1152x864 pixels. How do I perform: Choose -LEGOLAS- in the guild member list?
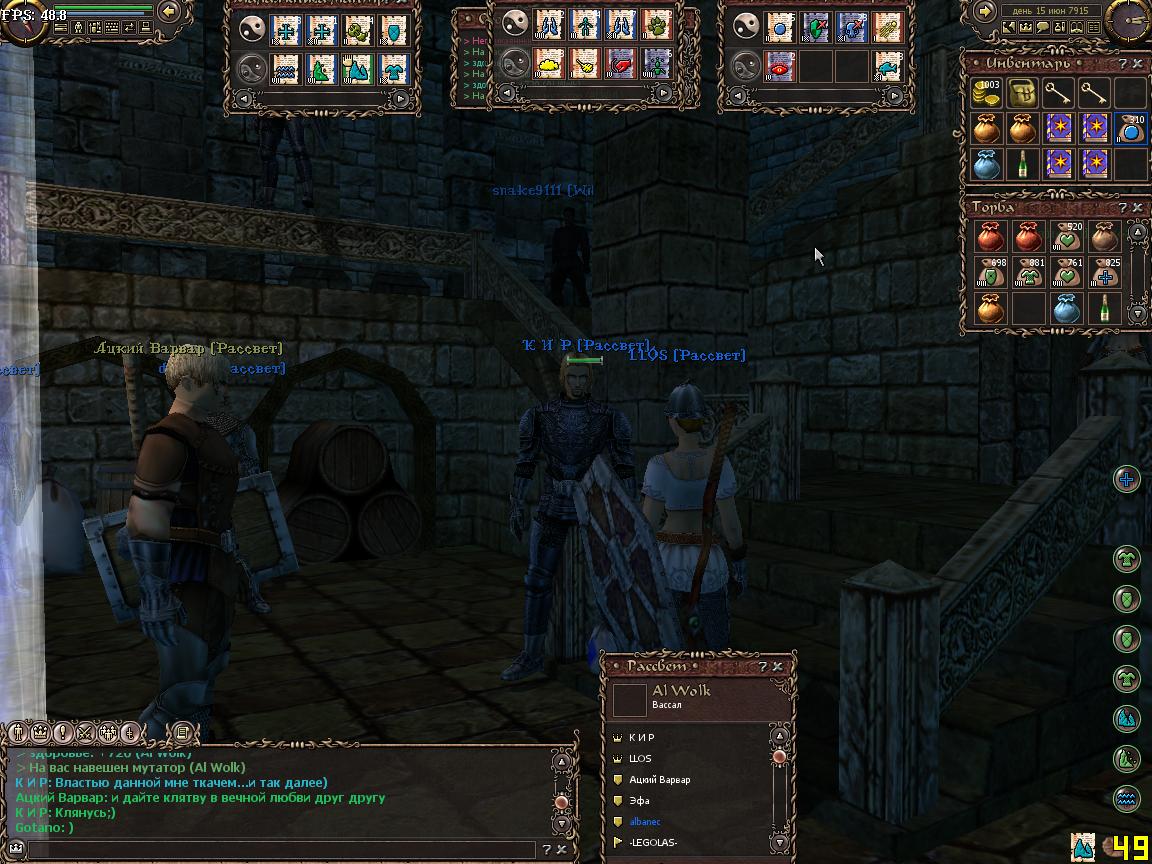point(653,843)
